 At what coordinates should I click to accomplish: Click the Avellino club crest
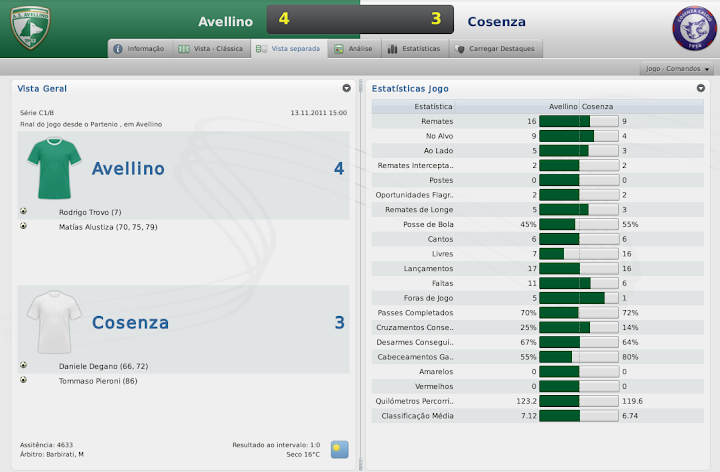click(29, 29)
